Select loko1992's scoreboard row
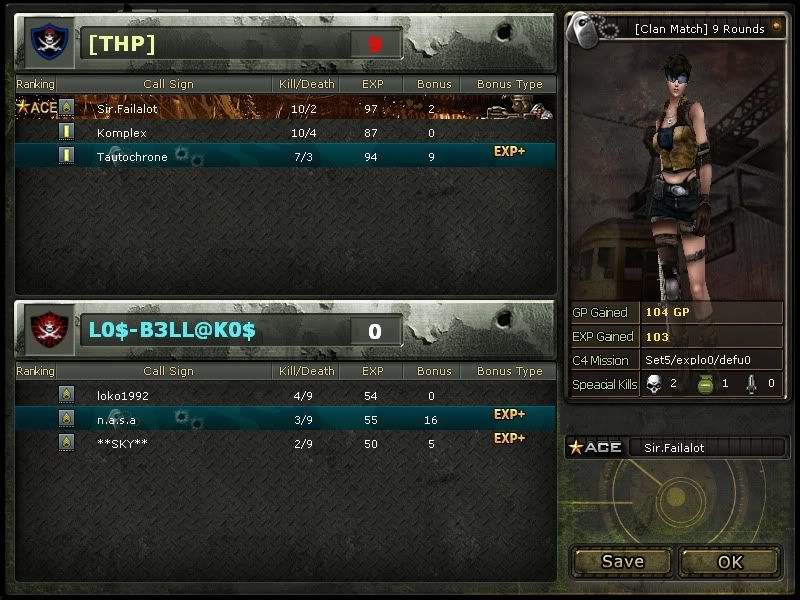800x600 pixels. pos(285,395)
